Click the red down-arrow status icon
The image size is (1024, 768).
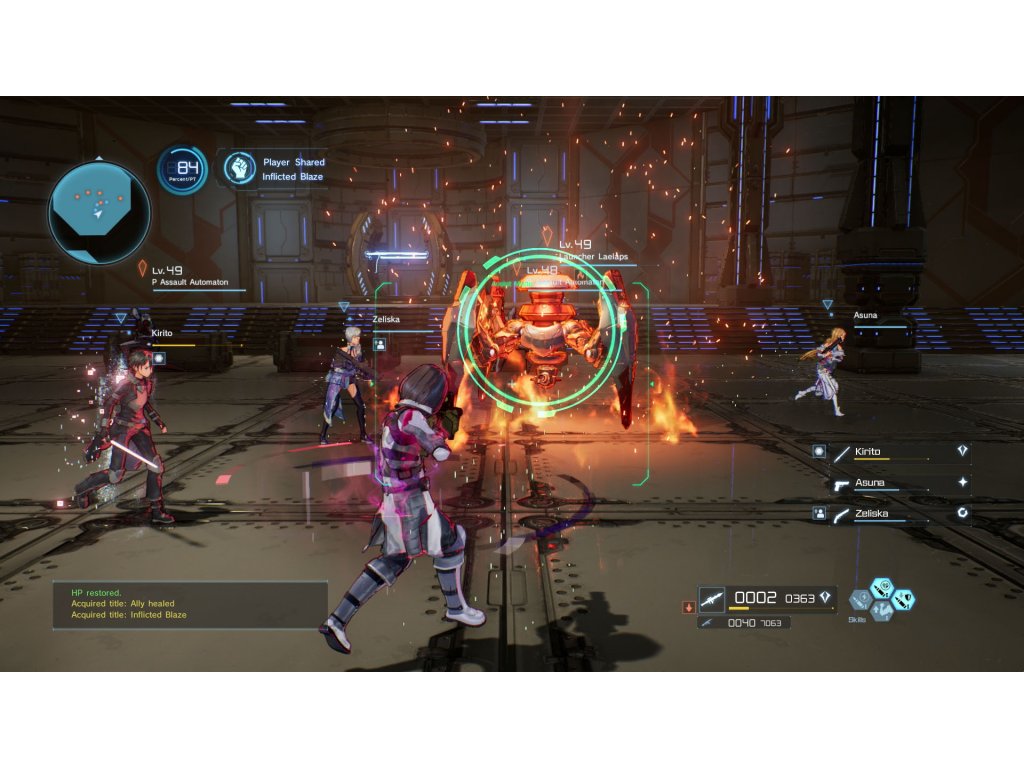(688, 606)
